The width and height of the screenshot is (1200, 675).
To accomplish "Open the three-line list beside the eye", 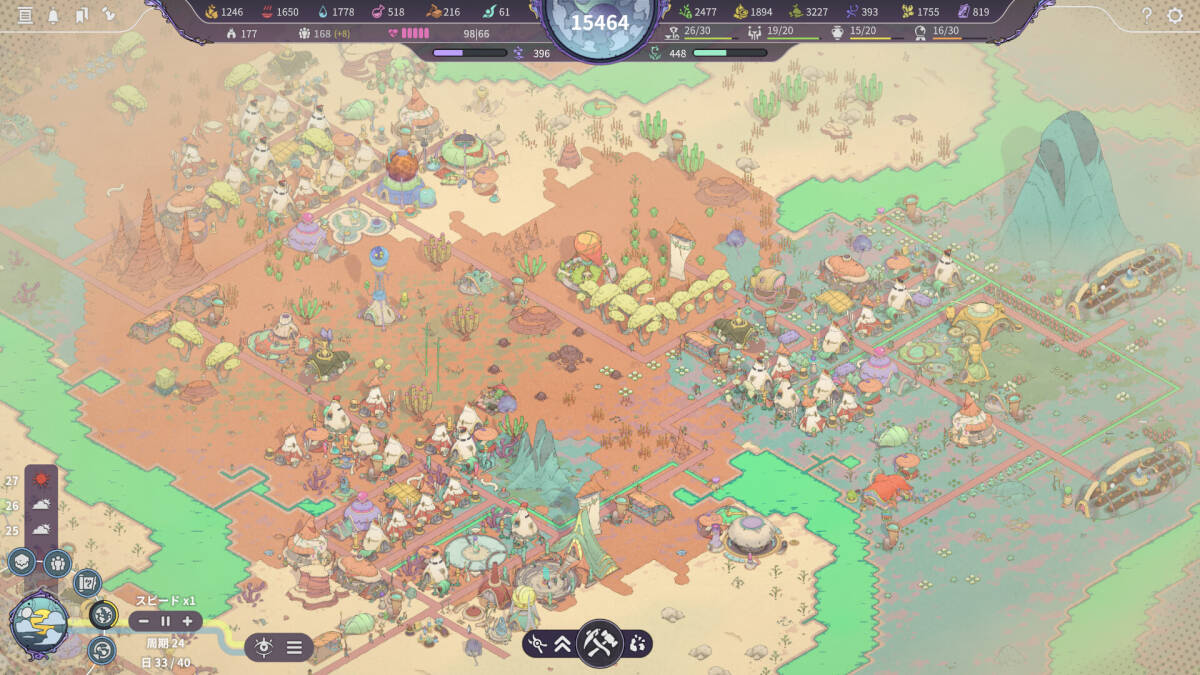I will tap(294, 647).
